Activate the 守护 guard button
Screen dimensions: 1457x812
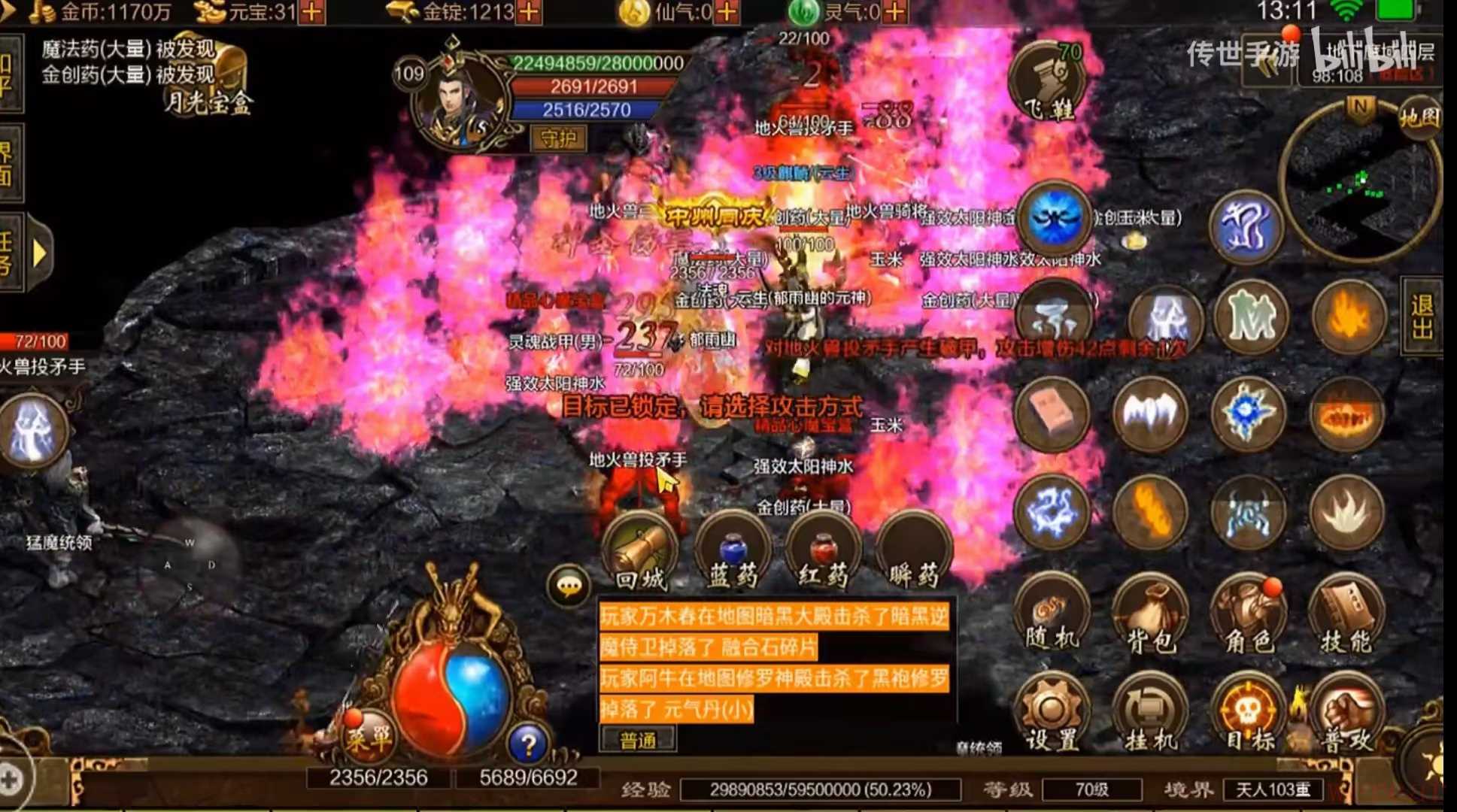point(558,138)
